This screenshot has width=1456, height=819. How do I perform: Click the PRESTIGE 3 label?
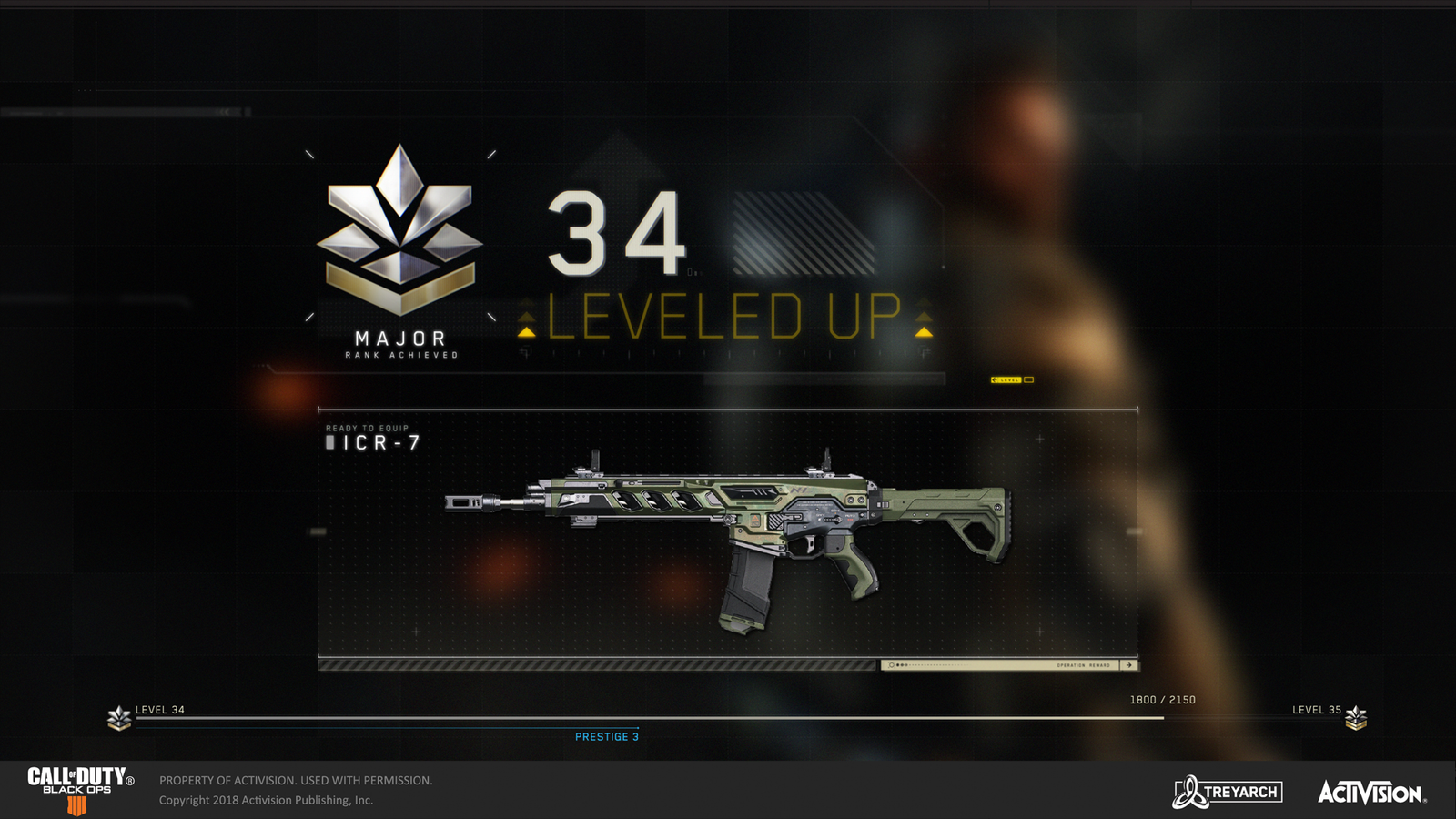click(x=606, y=737)
